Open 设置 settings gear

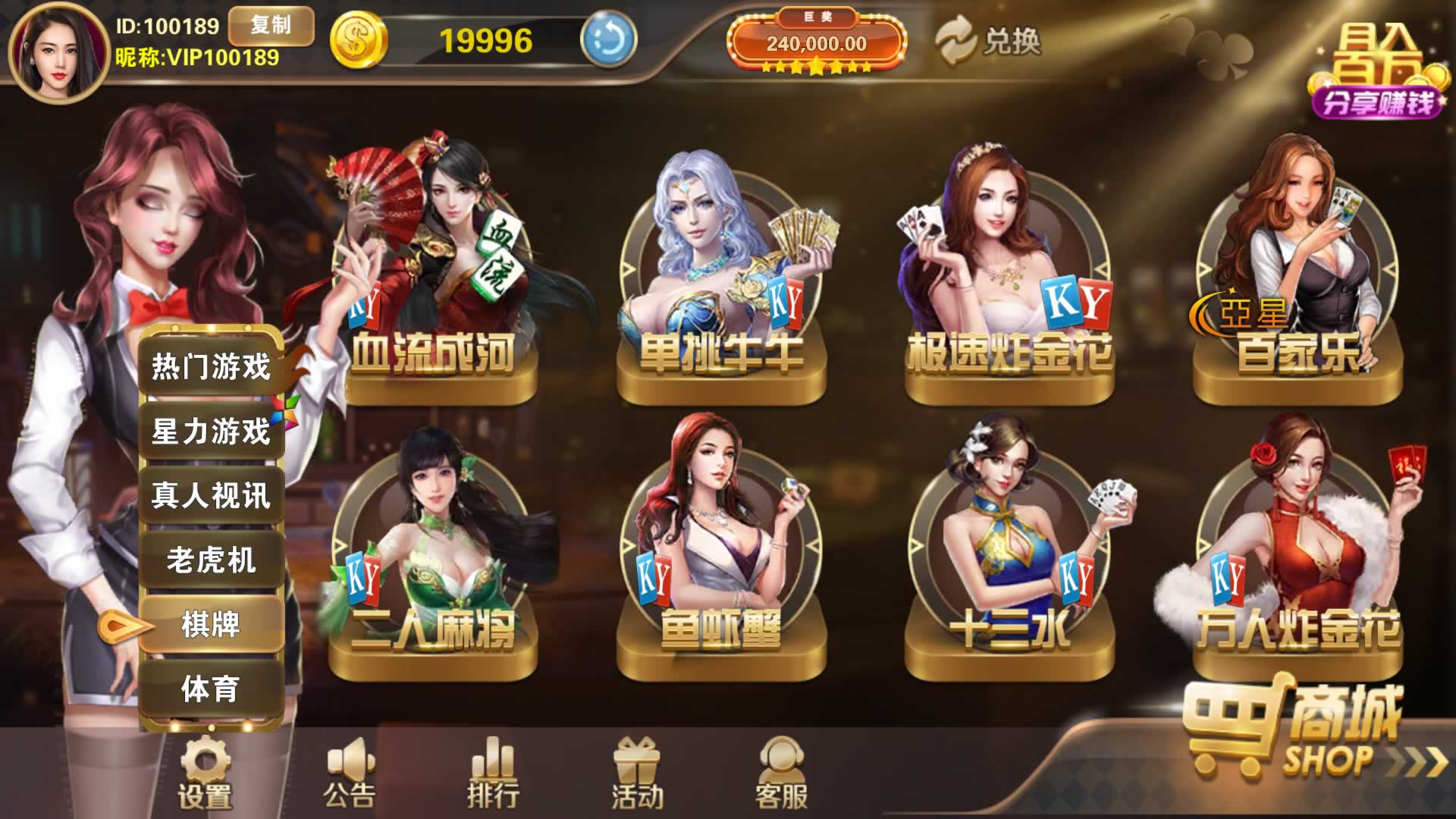click(x=204, y=773)
